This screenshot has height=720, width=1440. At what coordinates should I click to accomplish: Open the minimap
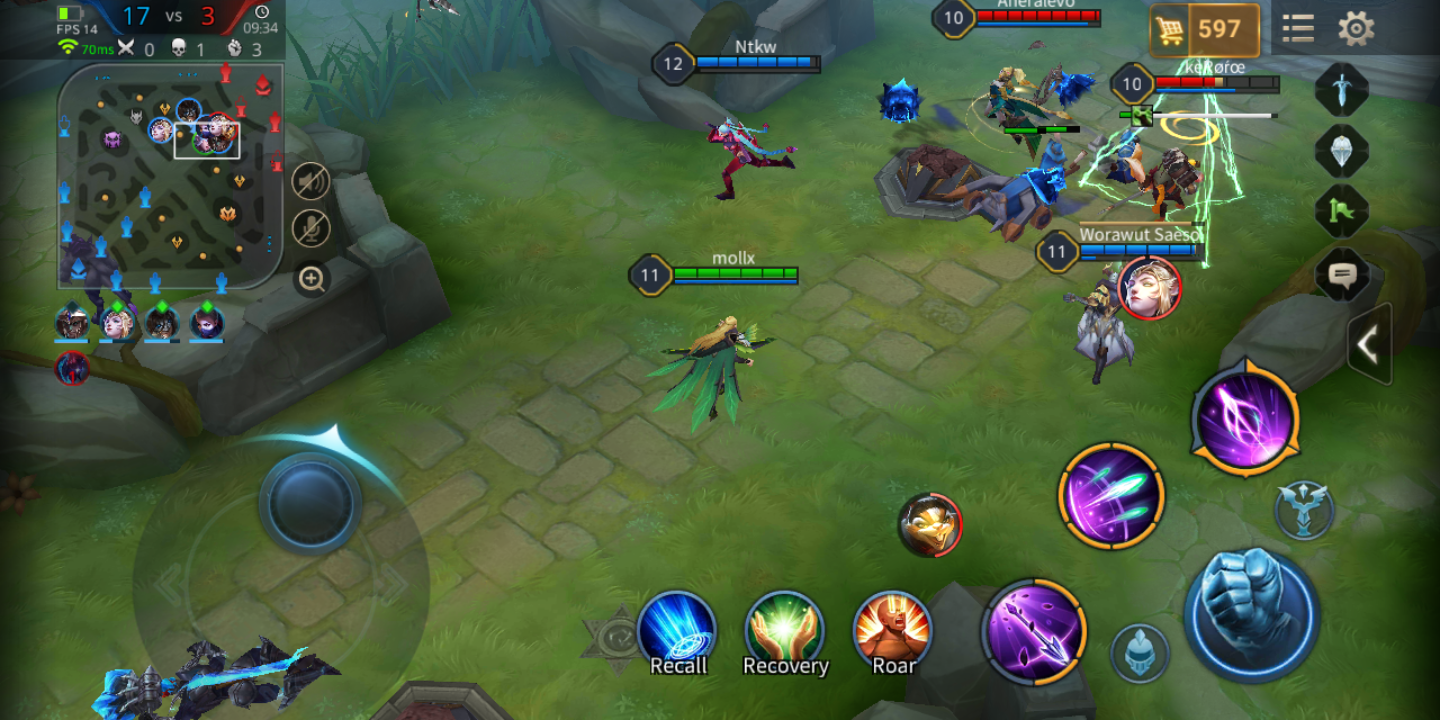point(169,175)
